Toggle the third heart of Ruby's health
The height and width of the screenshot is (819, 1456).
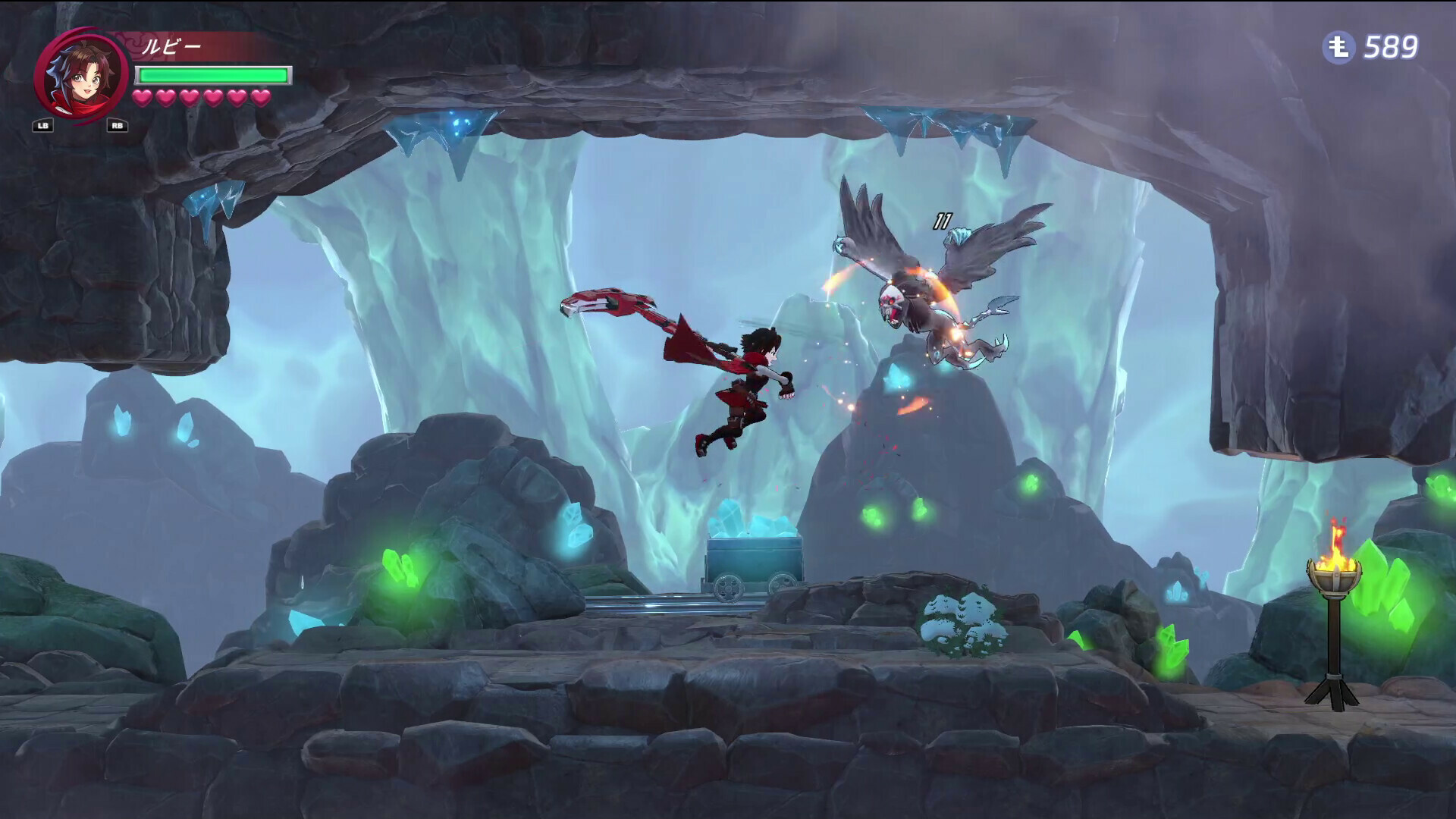(x=190, y=98)
